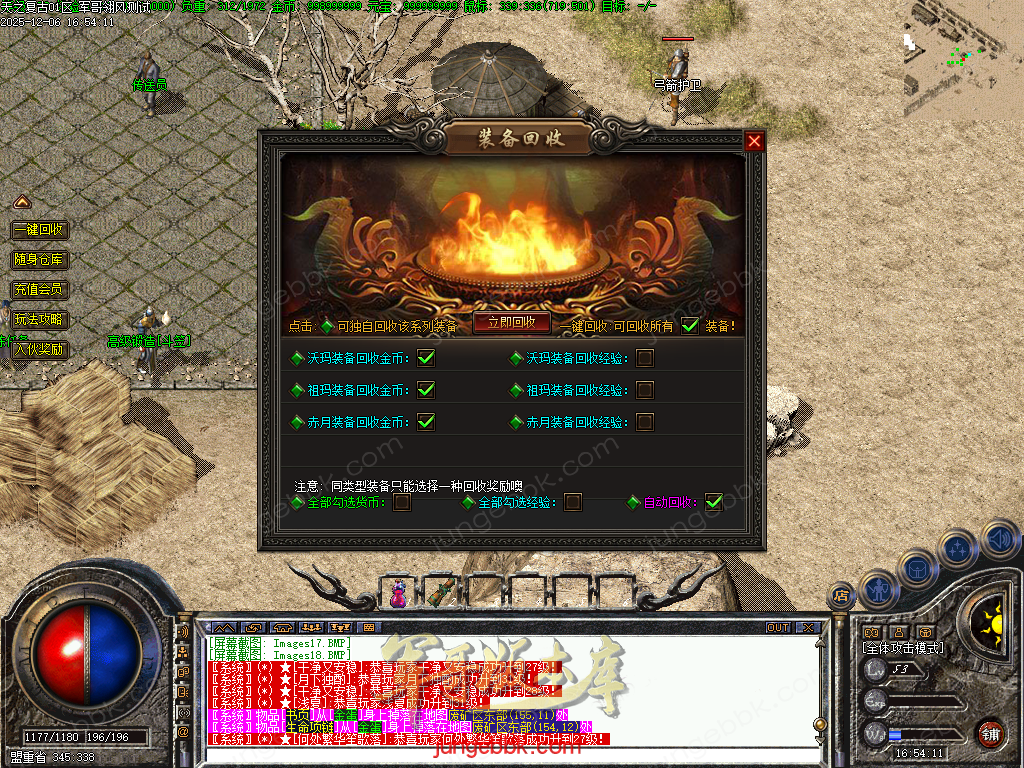Toggle 祖玛装备回收金币 checkbox
Viewport: 1024px width, 768px height.
426,390
